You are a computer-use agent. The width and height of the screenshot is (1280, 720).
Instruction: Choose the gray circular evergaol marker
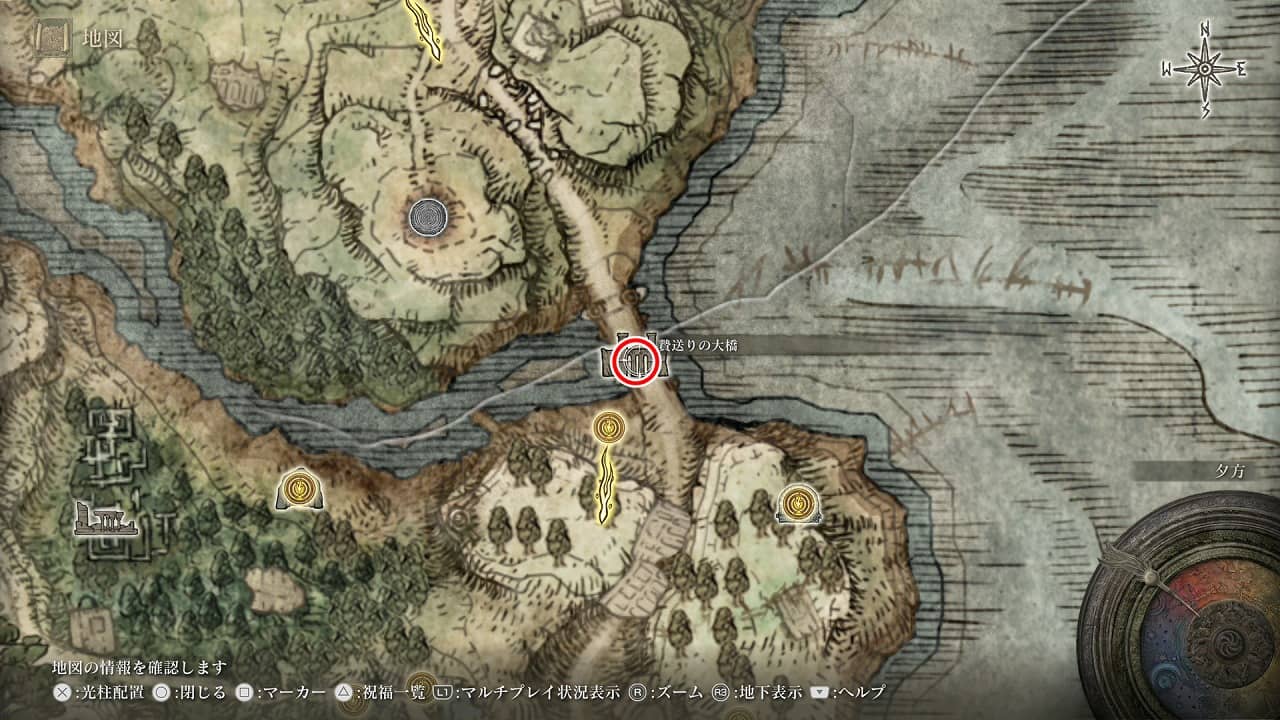point(430,215)
